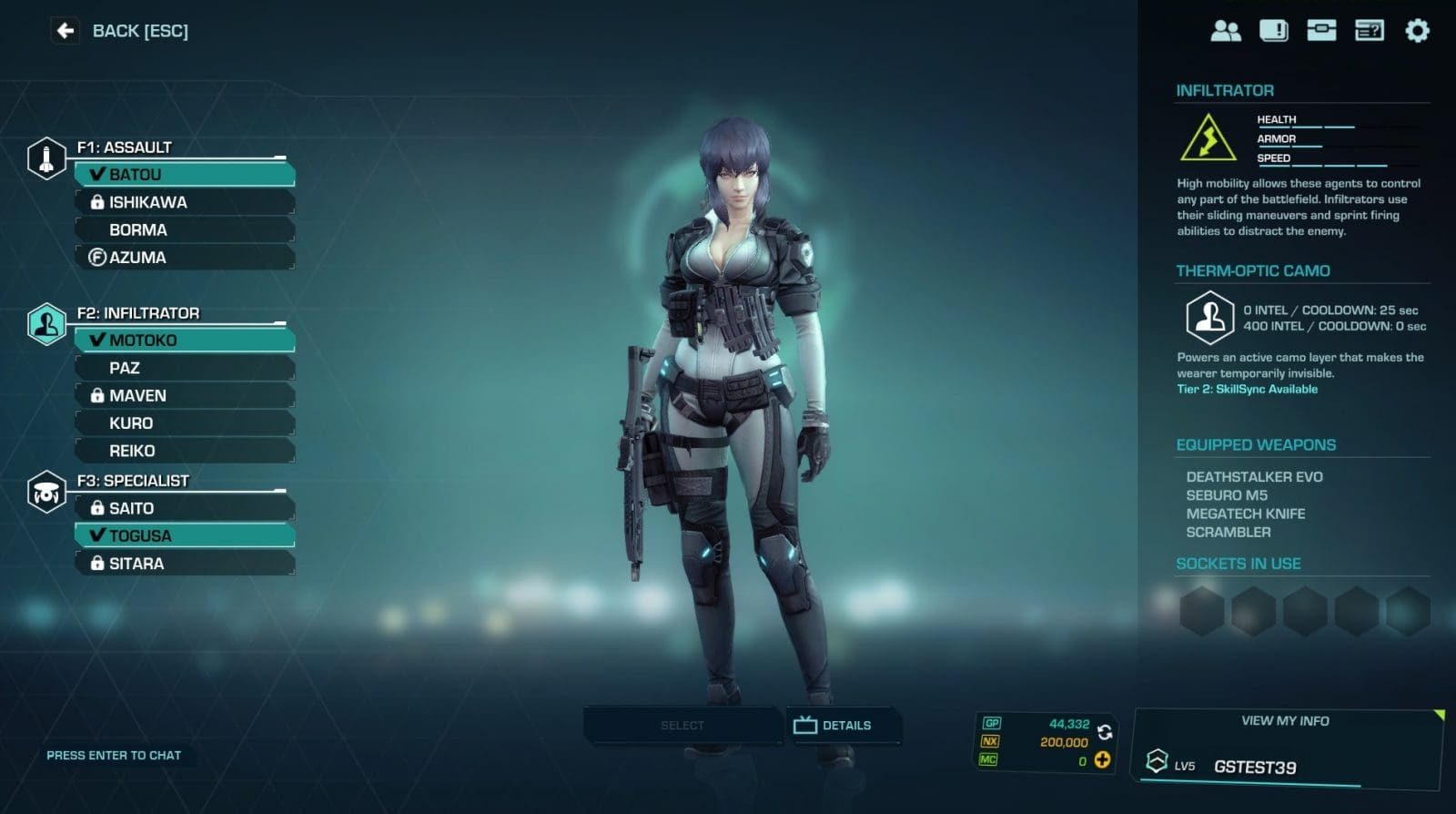Open the settings gear icon

point(1416,30)
